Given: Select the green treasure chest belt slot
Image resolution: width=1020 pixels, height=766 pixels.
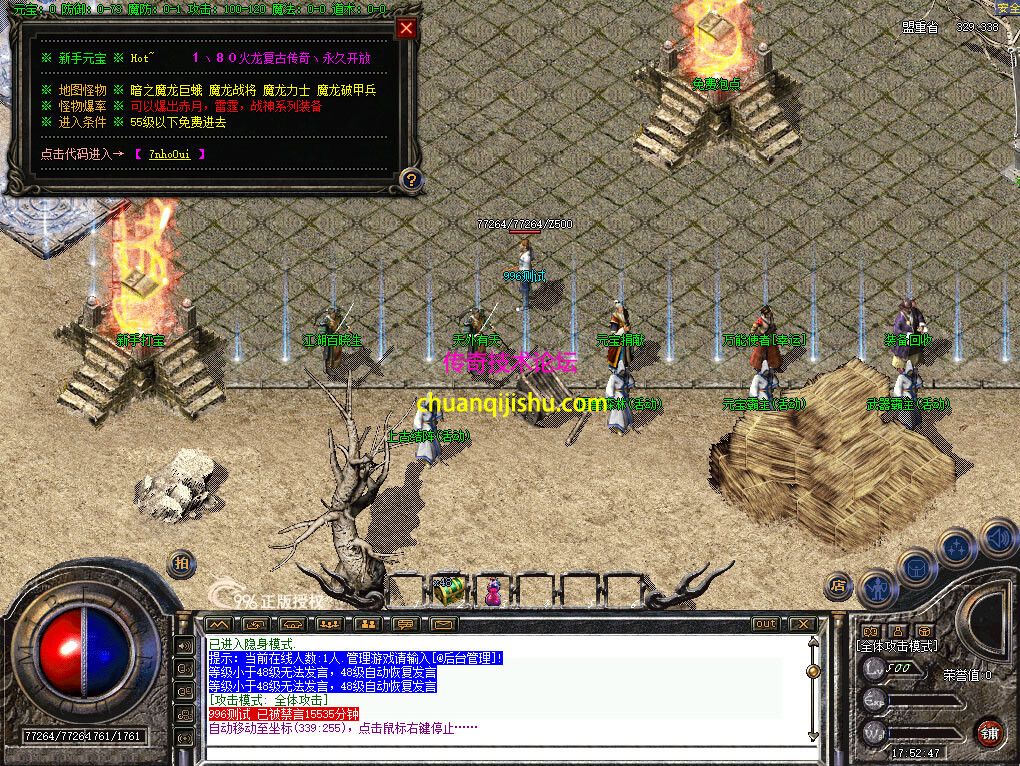Looking at the screenshot, I should point(449,590).
